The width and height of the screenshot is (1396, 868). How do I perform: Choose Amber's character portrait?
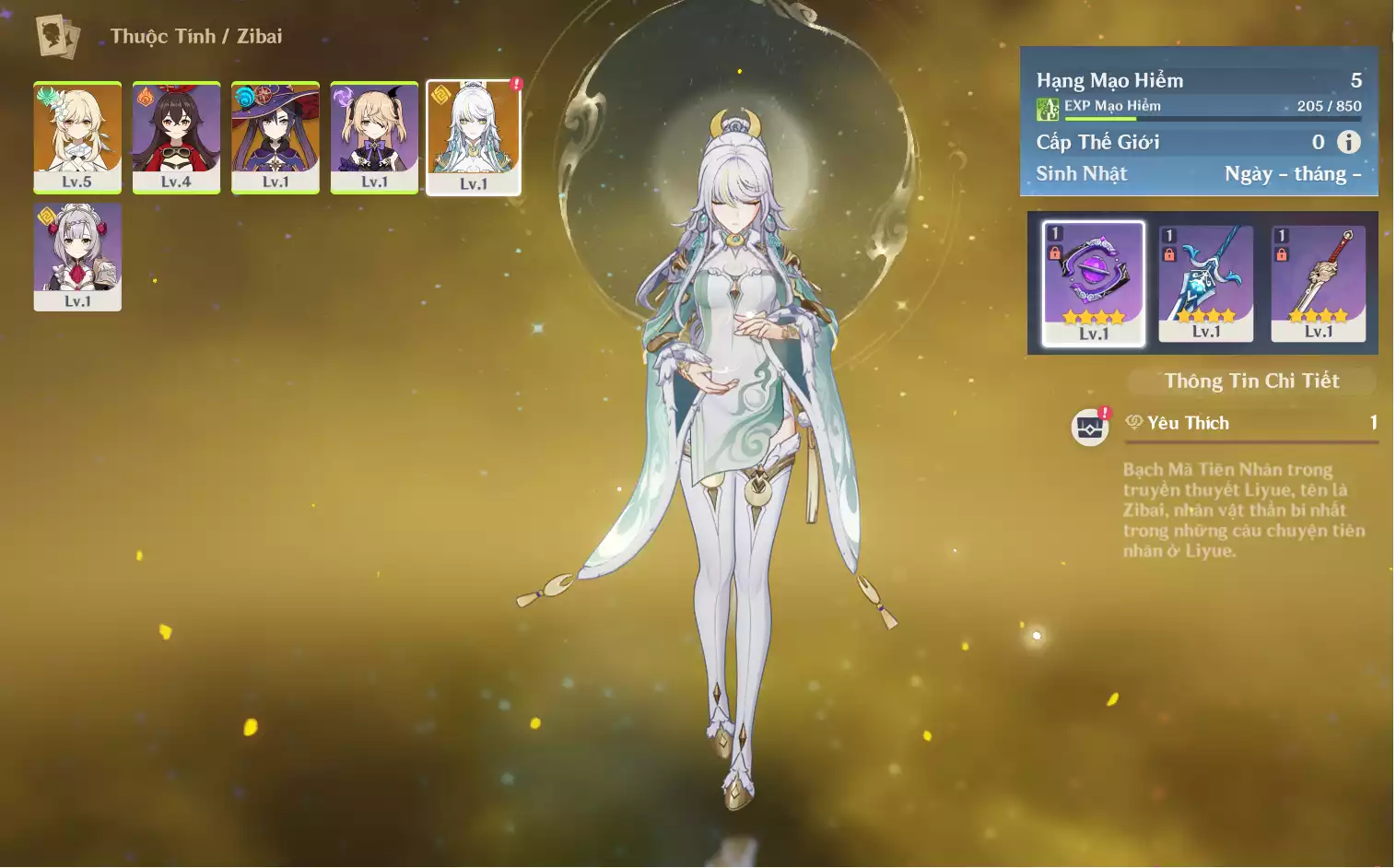176,136
